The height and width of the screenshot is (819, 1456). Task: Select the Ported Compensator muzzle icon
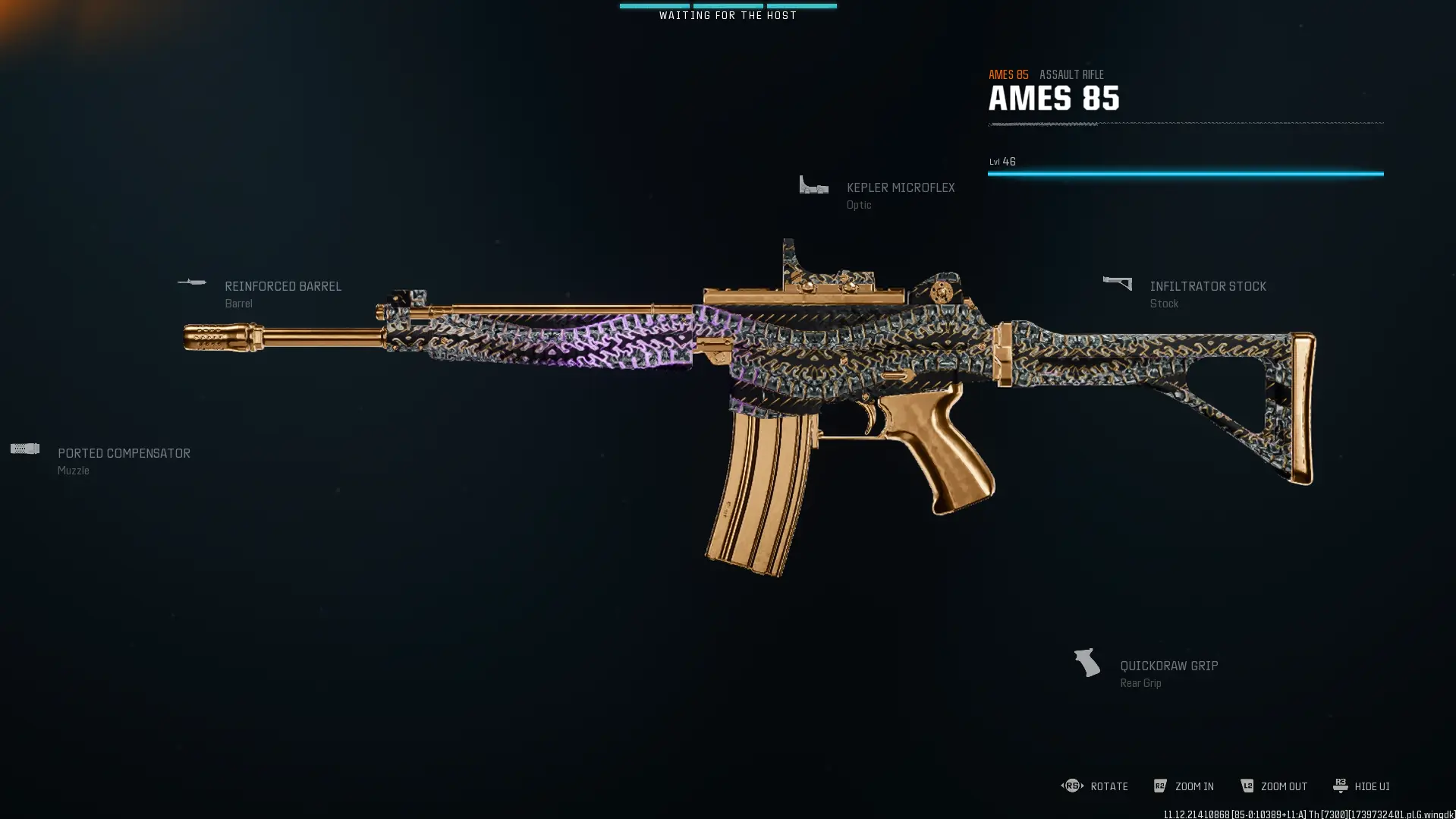pos(25,448)
